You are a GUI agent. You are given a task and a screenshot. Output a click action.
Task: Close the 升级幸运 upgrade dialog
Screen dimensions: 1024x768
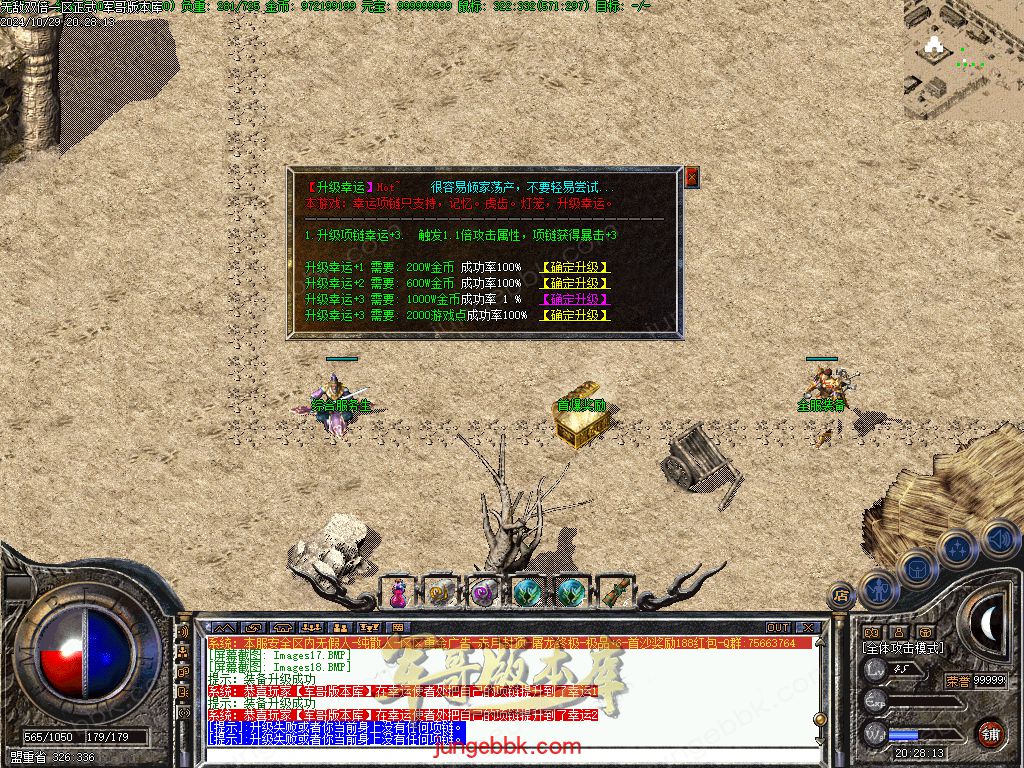(691, 178)
